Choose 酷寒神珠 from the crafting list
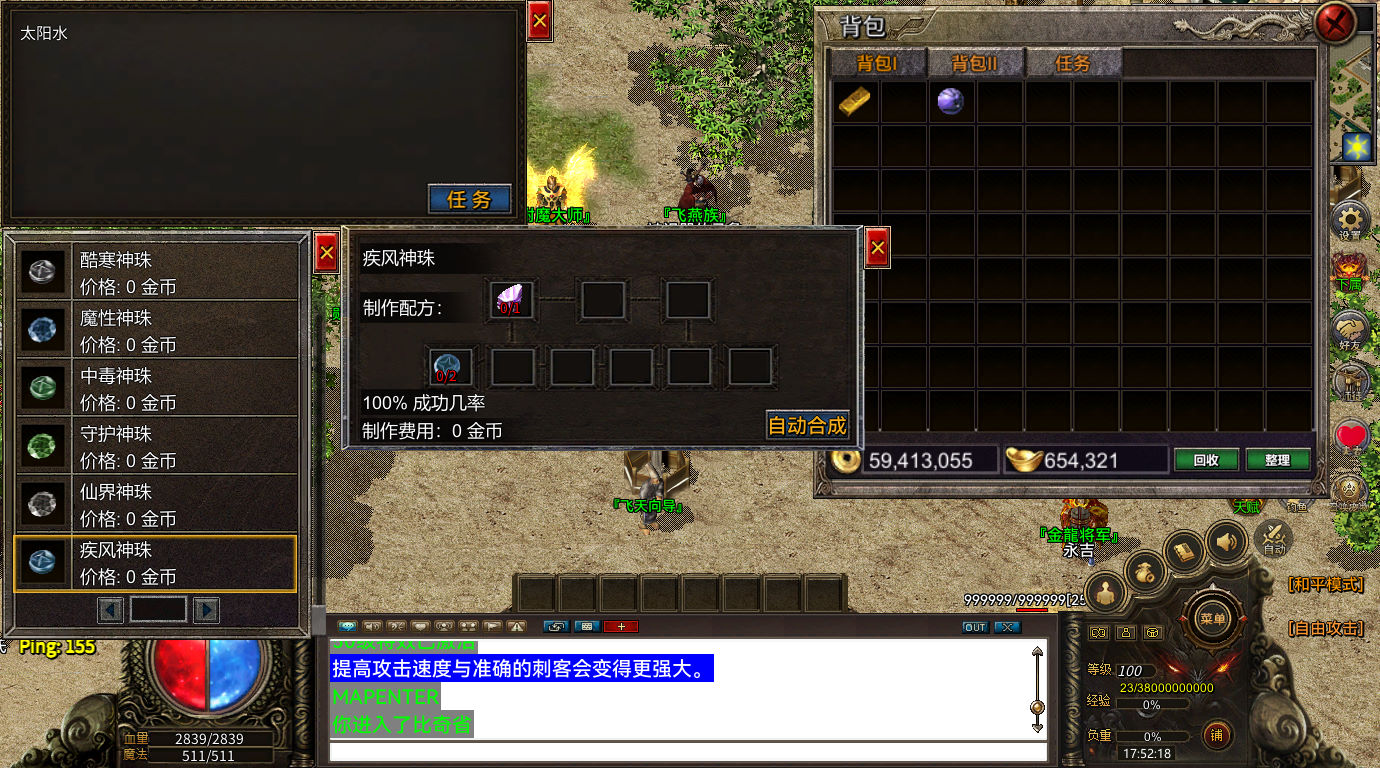Screen dimensions: 1380x768 click(156, 272)
